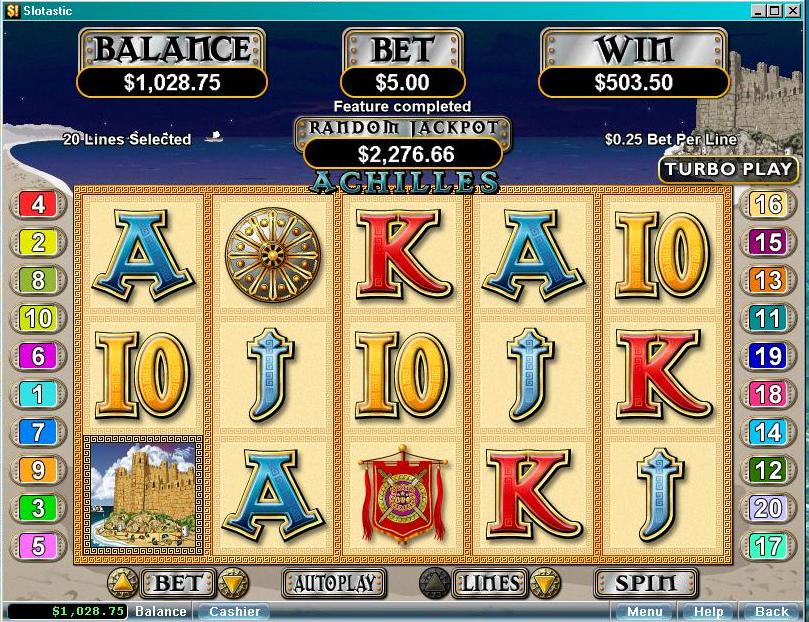The width and height of the screenshot is (809, 622).
Task: Choose the payline 1 marker
Action: tap(38, 395)
